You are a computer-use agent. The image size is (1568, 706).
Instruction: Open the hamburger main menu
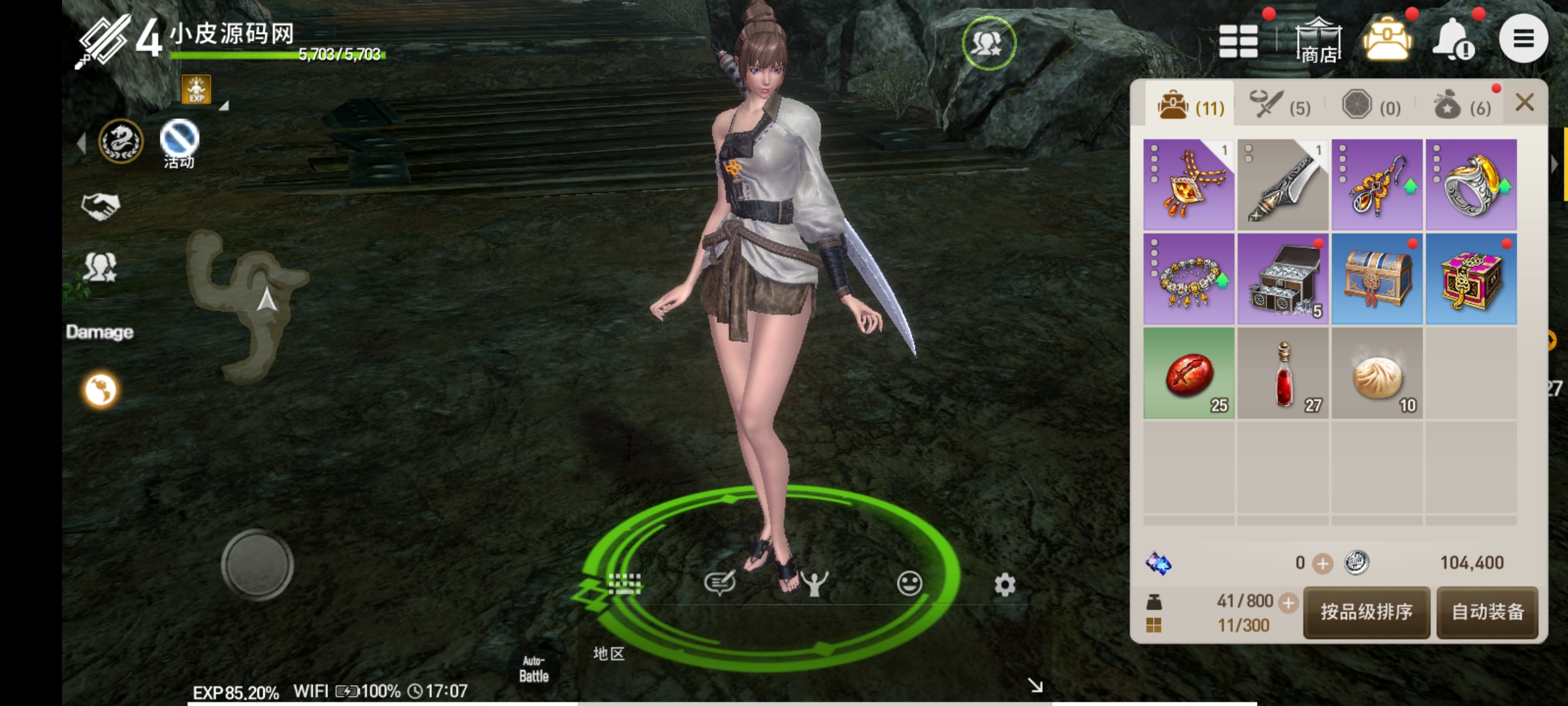(x=1523, y=39)
